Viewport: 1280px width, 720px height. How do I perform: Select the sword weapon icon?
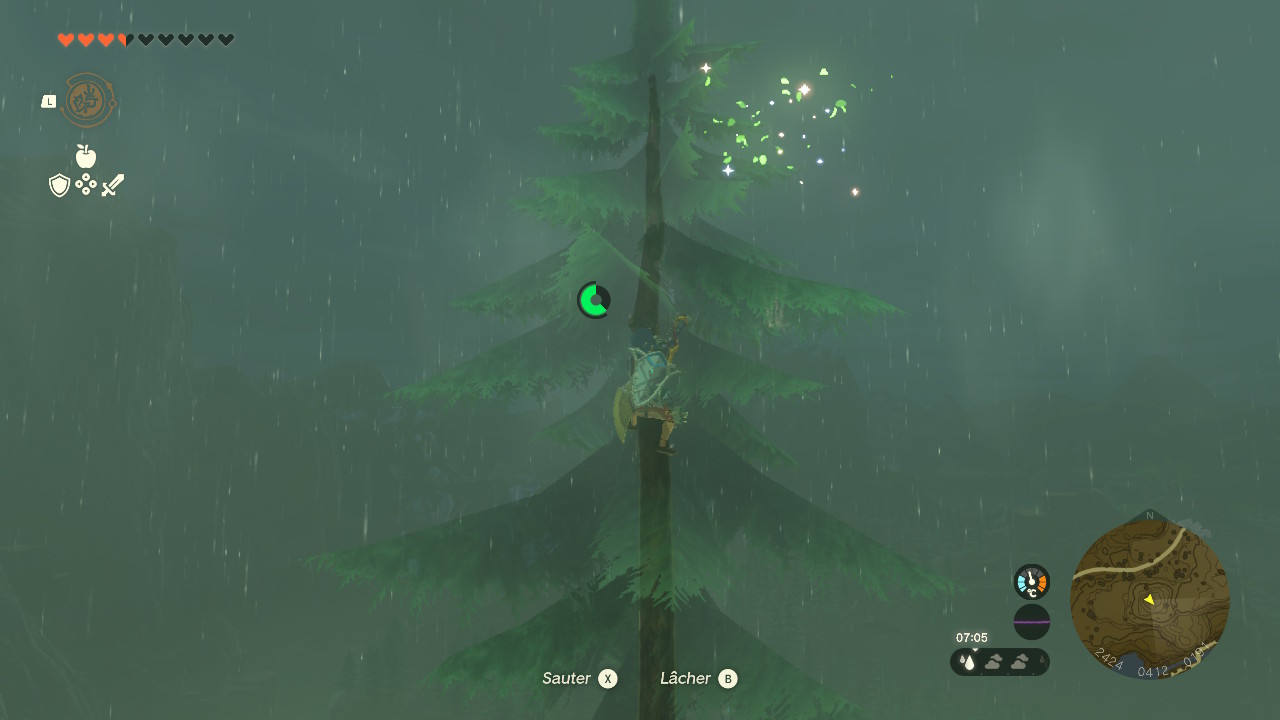(112, 185)
